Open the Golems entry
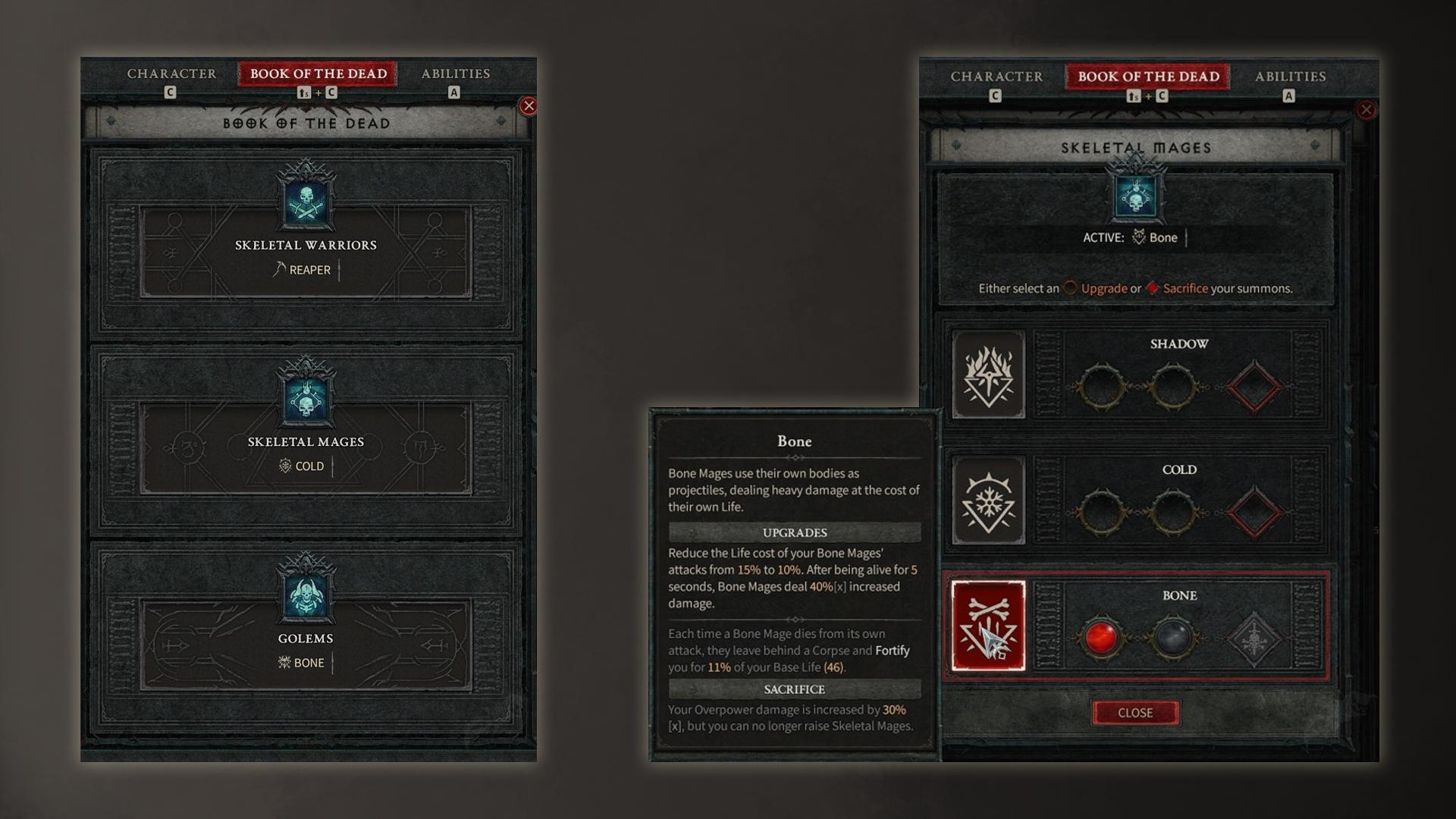Image resolution: width=1456 pixels, height=819 pixels. [306, 637]
